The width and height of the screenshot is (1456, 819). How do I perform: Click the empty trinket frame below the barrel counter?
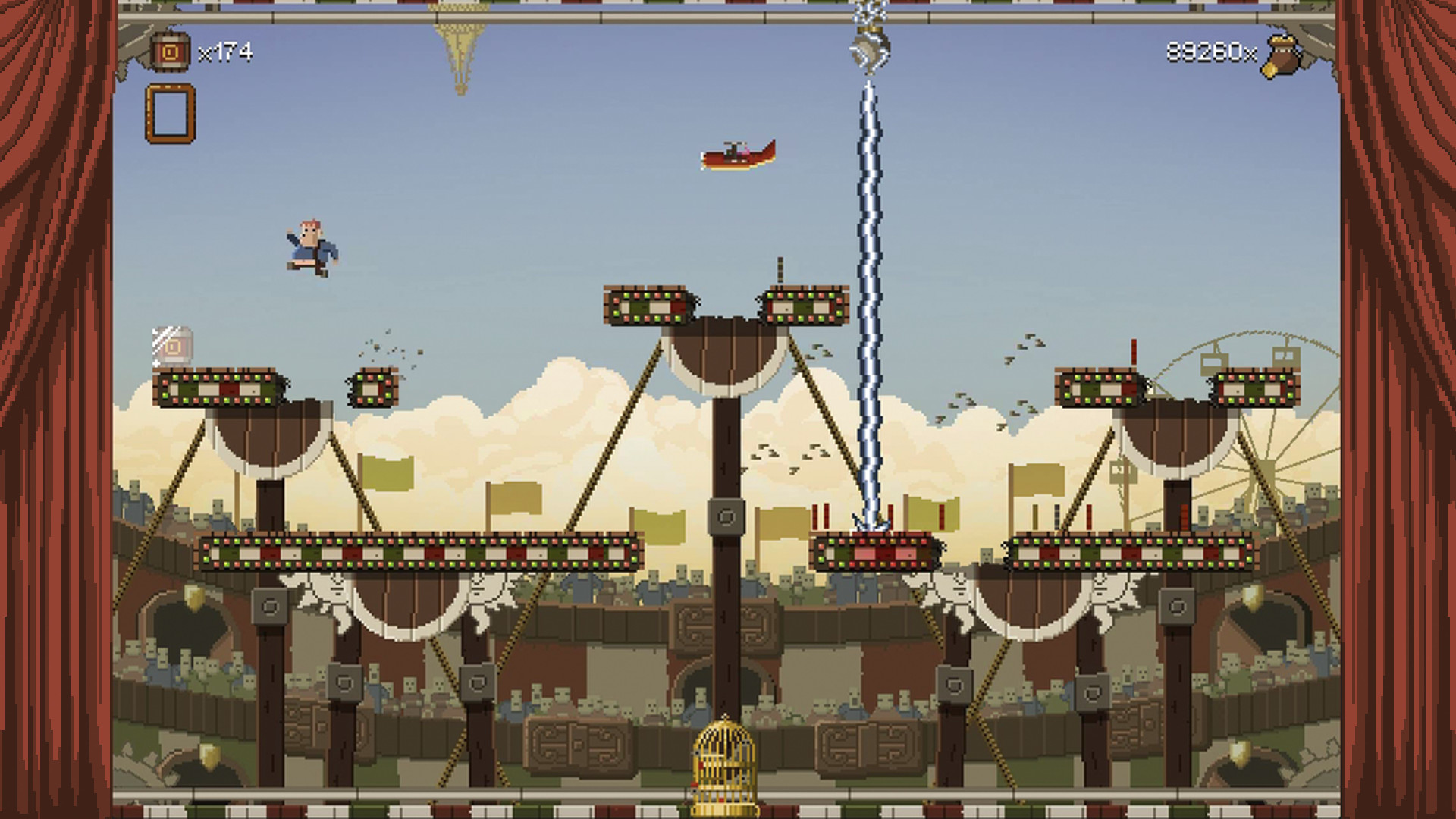[168, 112]
